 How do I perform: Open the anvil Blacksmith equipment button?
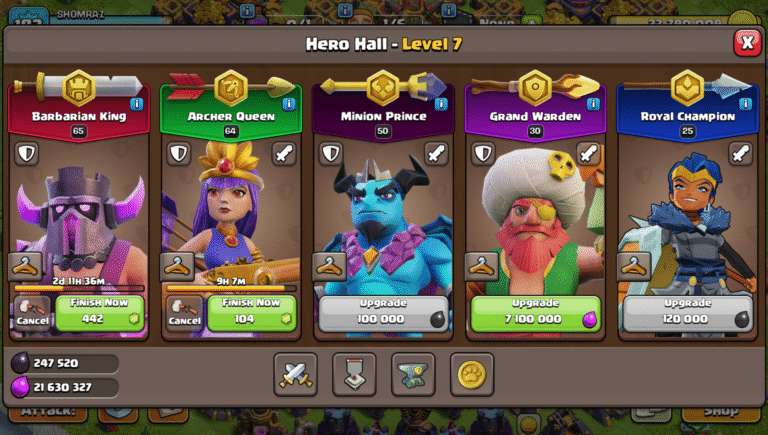[x=413, y=374]
